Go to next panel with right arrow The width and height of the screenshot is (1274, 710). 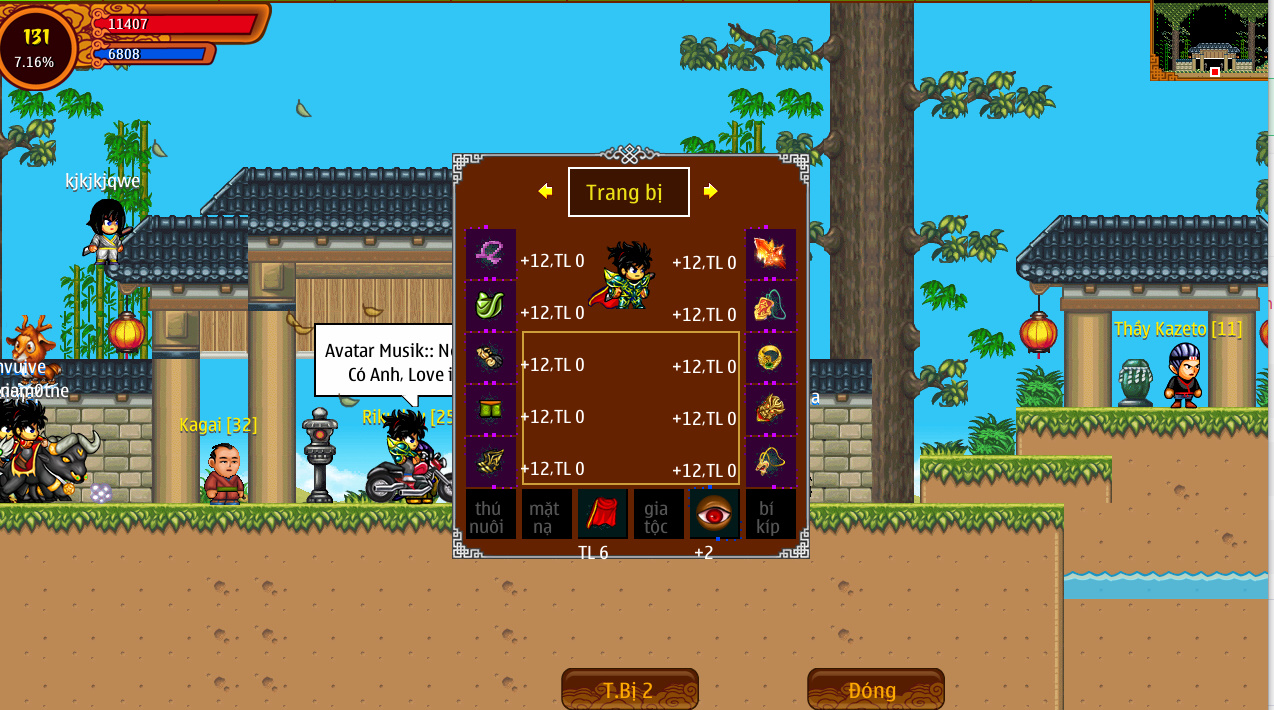(x=710, y=191)
